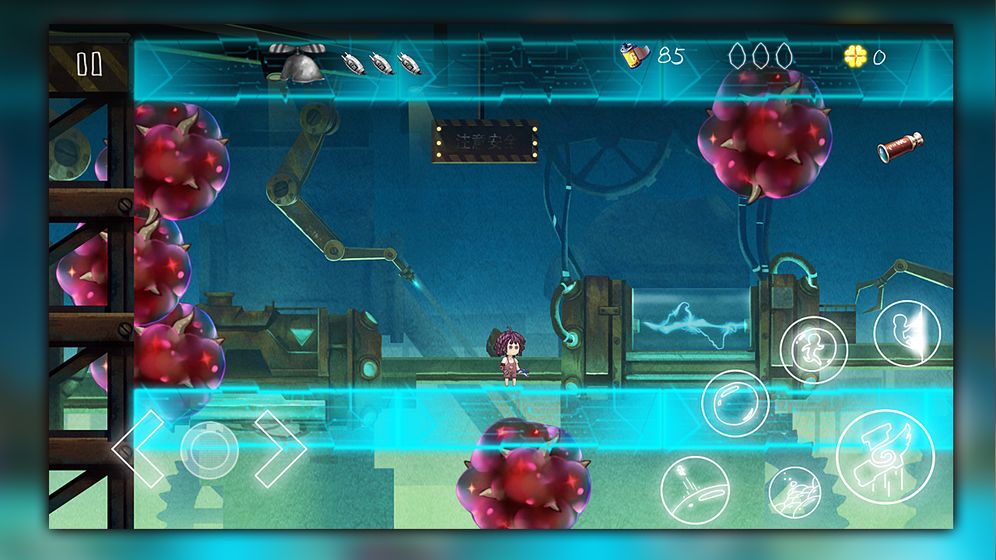
Task: Pause the game with the pause button
Action: coord(89,64)
